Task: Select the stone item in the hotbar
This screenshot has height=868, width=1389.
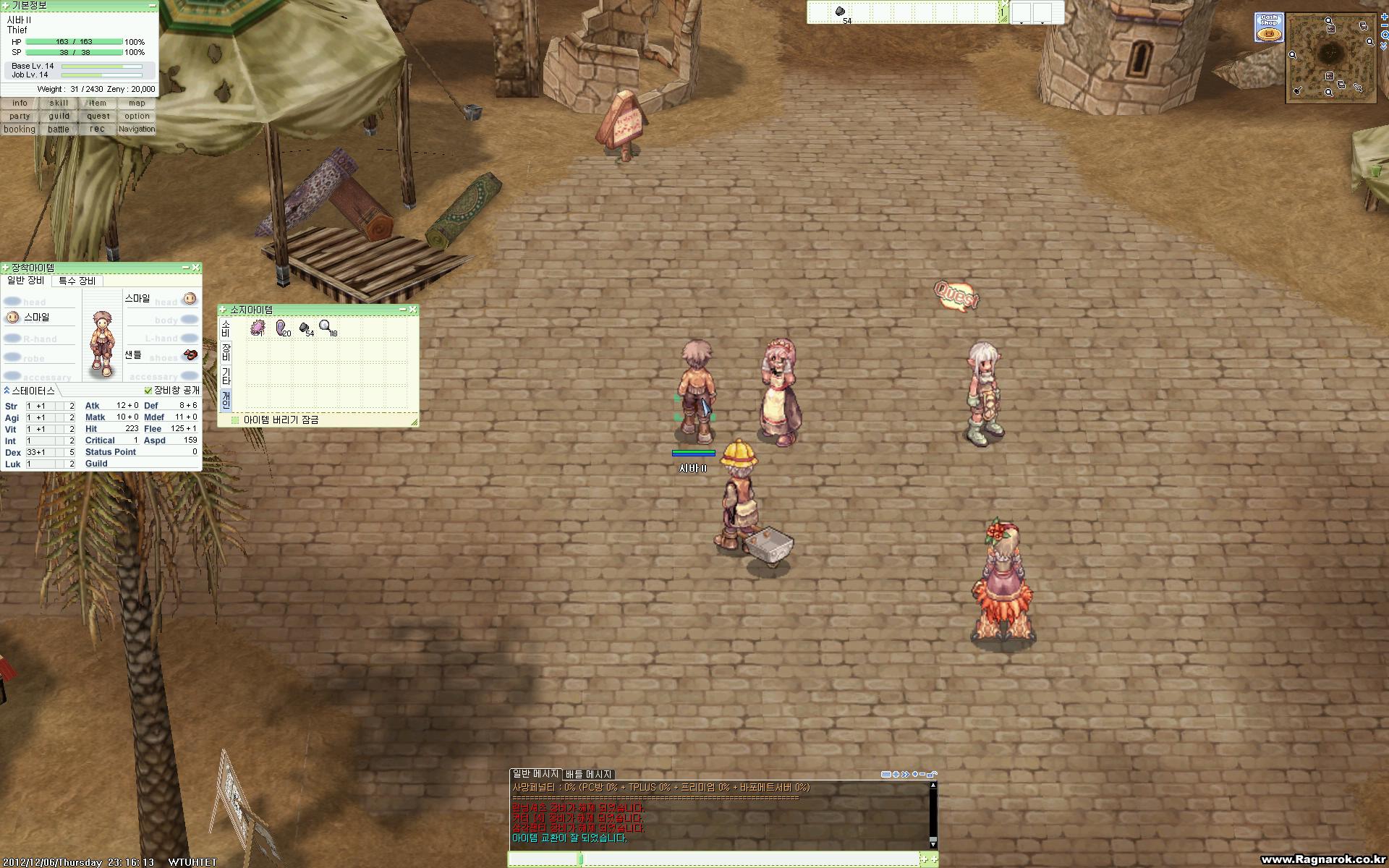Action: coord(841,12)
